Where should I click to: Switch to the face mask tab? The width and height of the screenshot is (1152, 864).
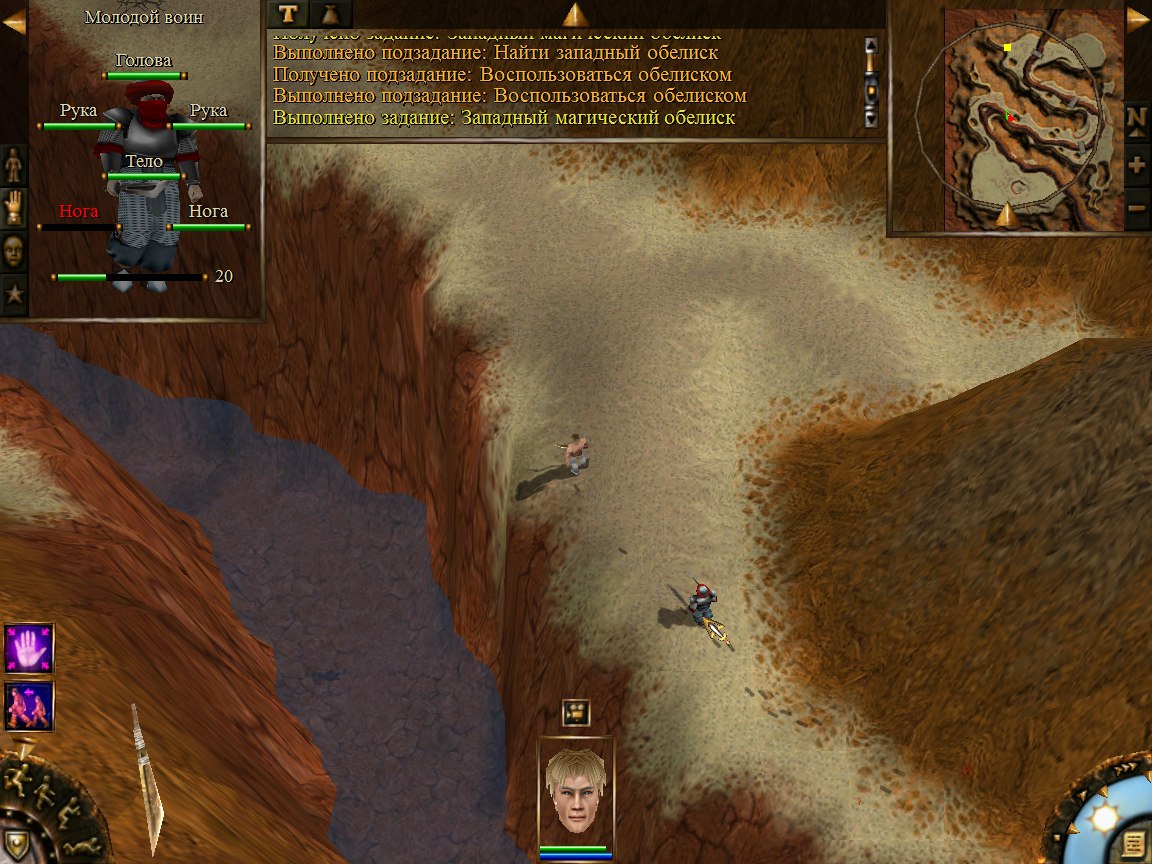[x=14, y=251]
